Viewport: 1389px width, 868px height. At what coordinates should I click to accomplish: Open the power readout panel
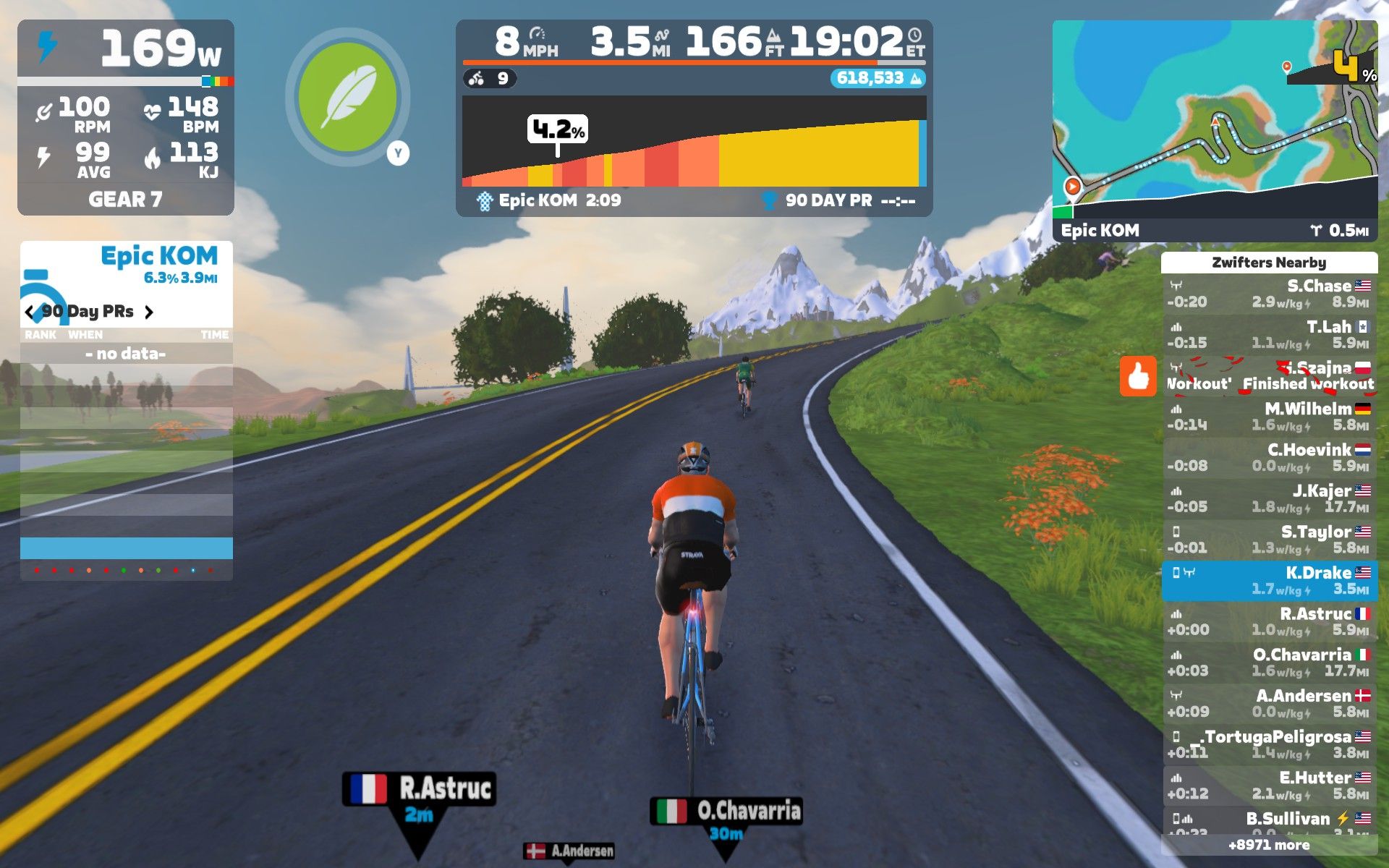point(126,48)
